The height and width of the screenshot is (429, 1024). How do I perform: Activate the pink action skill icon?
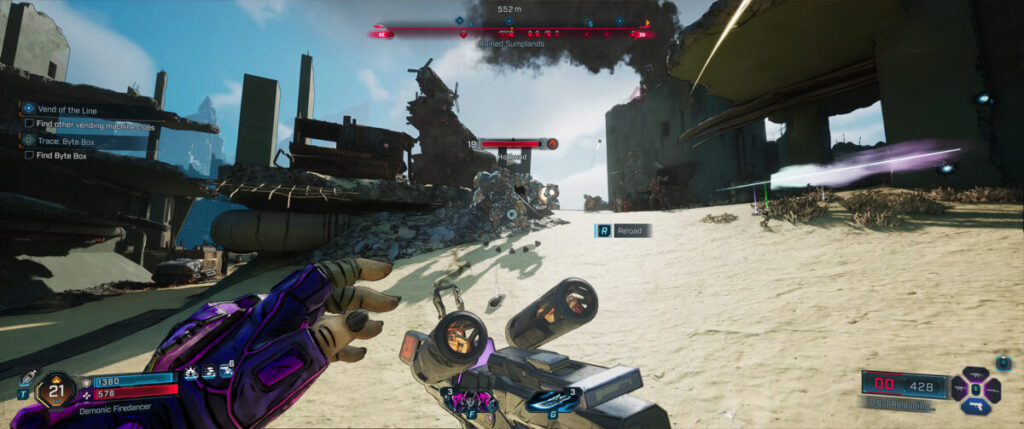(x=477, y=401)
